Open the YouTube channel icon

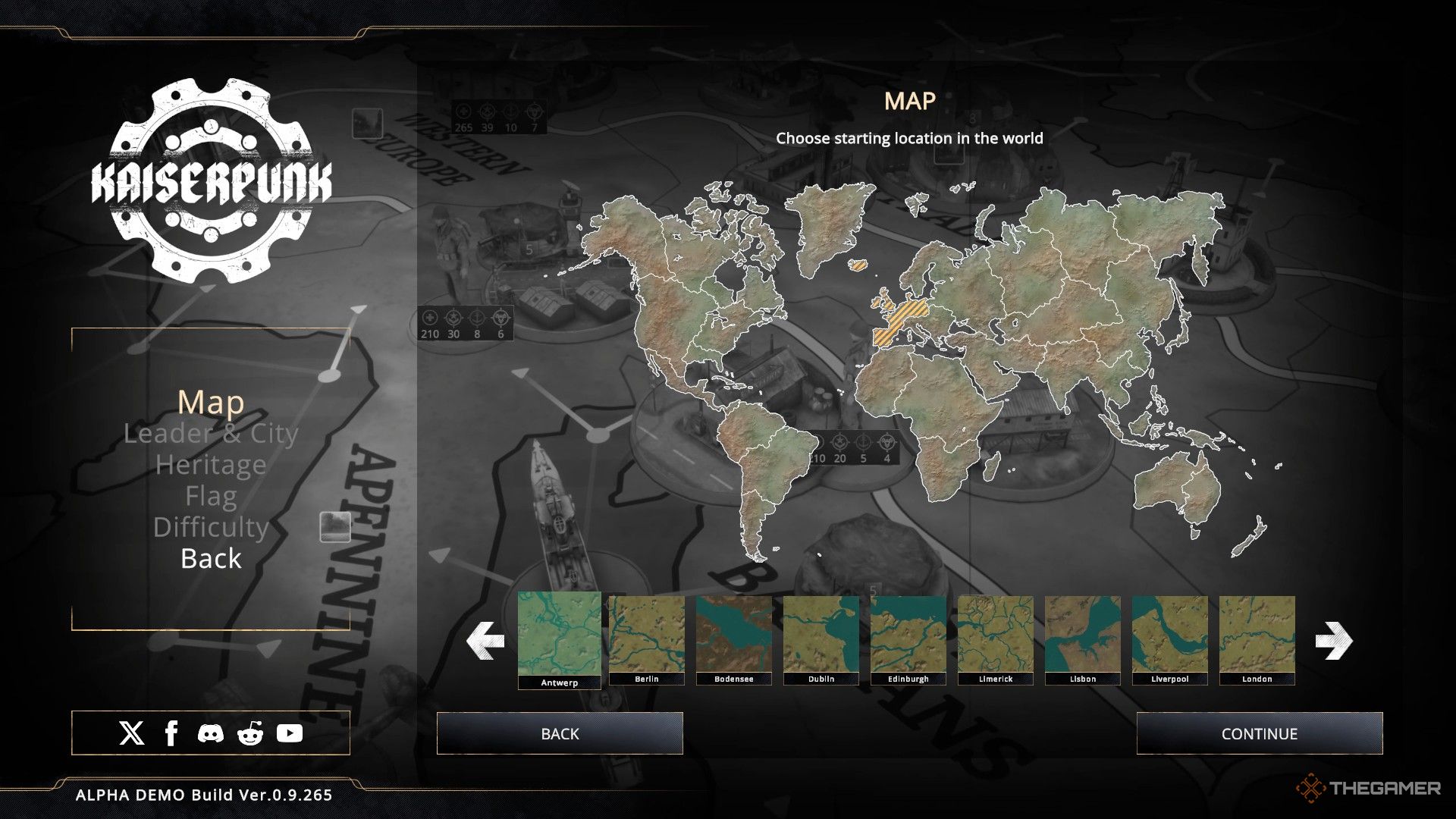[x=289, y=733]
